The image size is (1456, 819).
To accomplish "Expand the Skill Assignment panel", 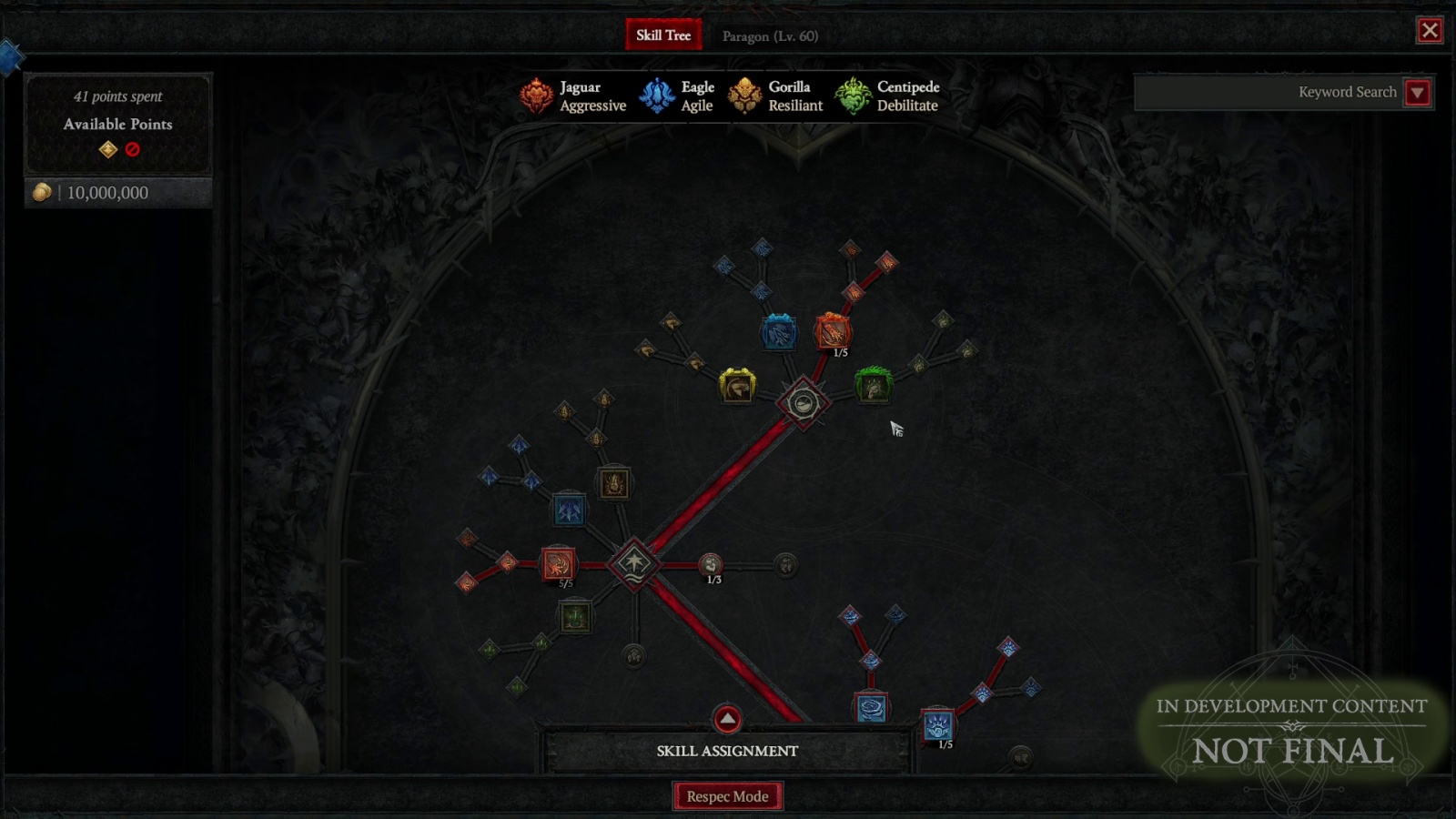I will 726,718.
